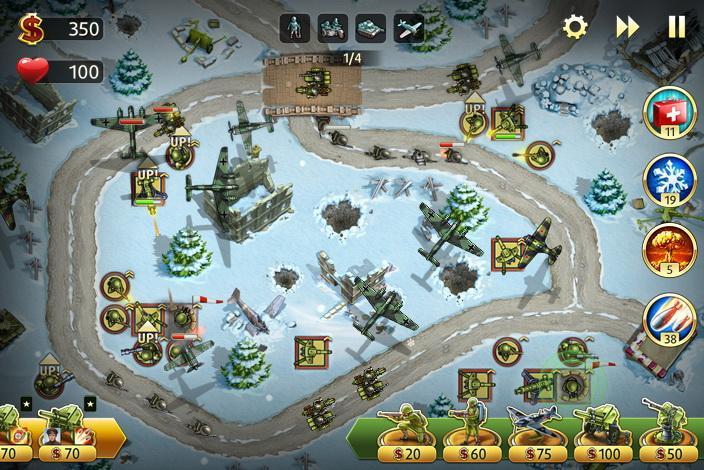Choose the $50 anti-air gun unit

[664, 432]
